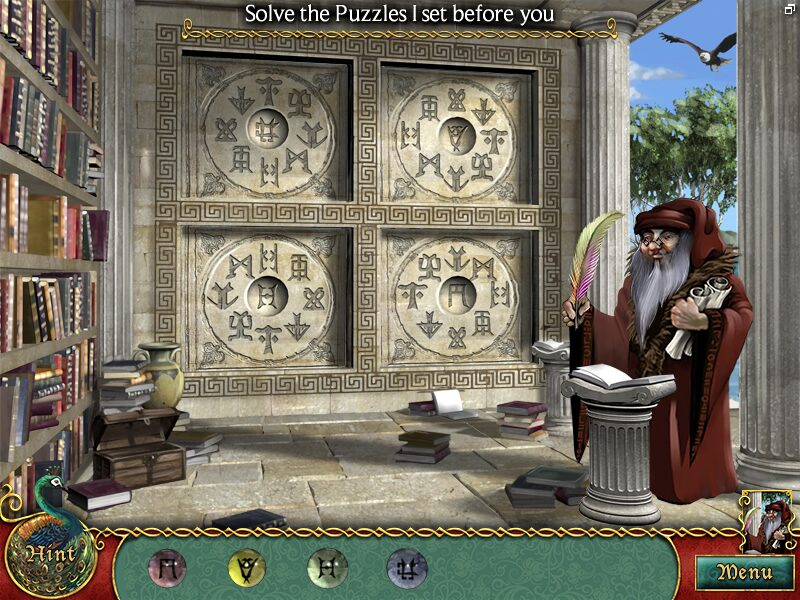The width and height of the screenshot is (800, 600).
Task: Select the pink rune stone in inventory
Action: [x=167, y=567]
